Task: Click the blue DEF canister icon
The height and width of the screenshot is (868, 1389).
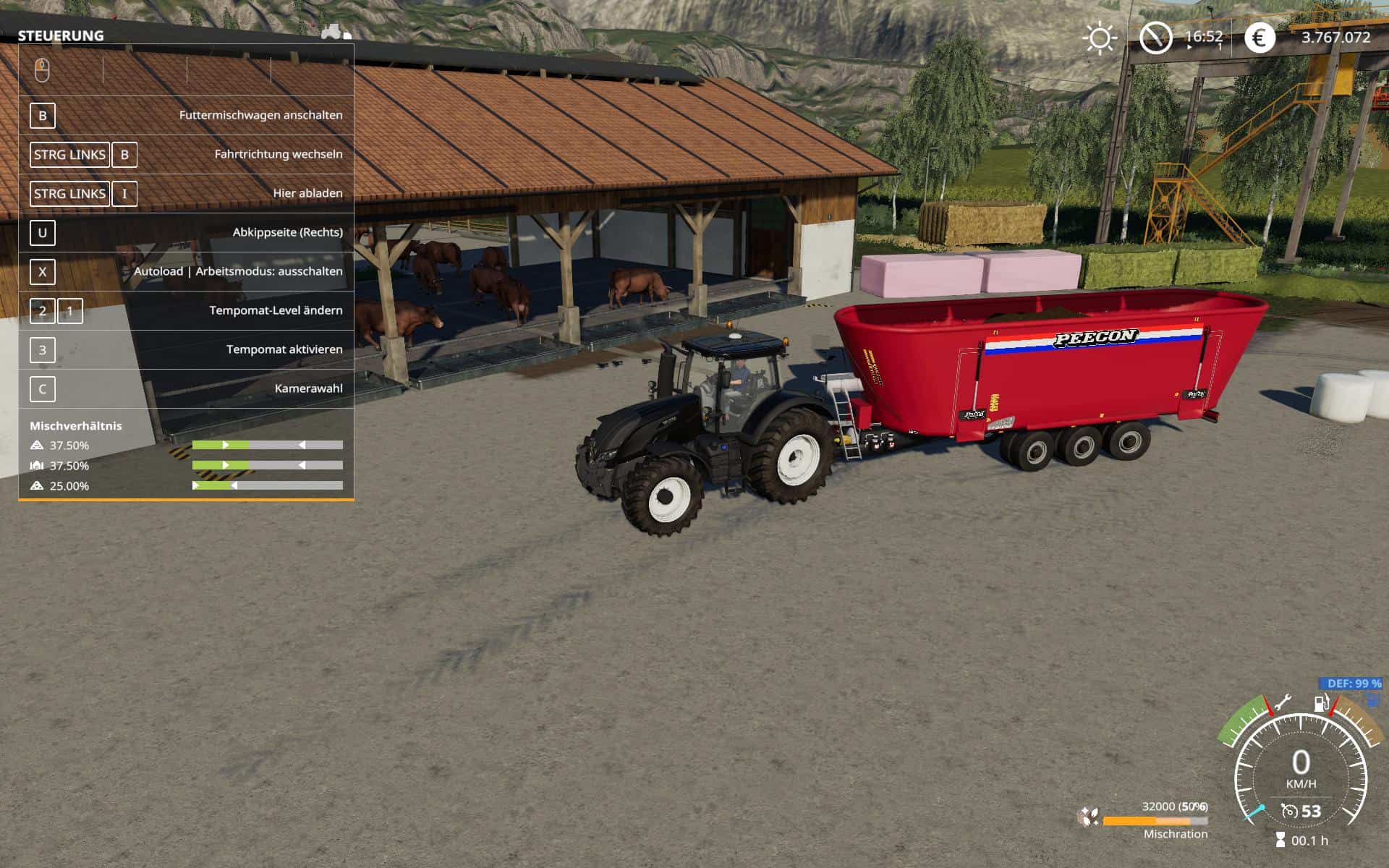Action: coord(1372,699)
